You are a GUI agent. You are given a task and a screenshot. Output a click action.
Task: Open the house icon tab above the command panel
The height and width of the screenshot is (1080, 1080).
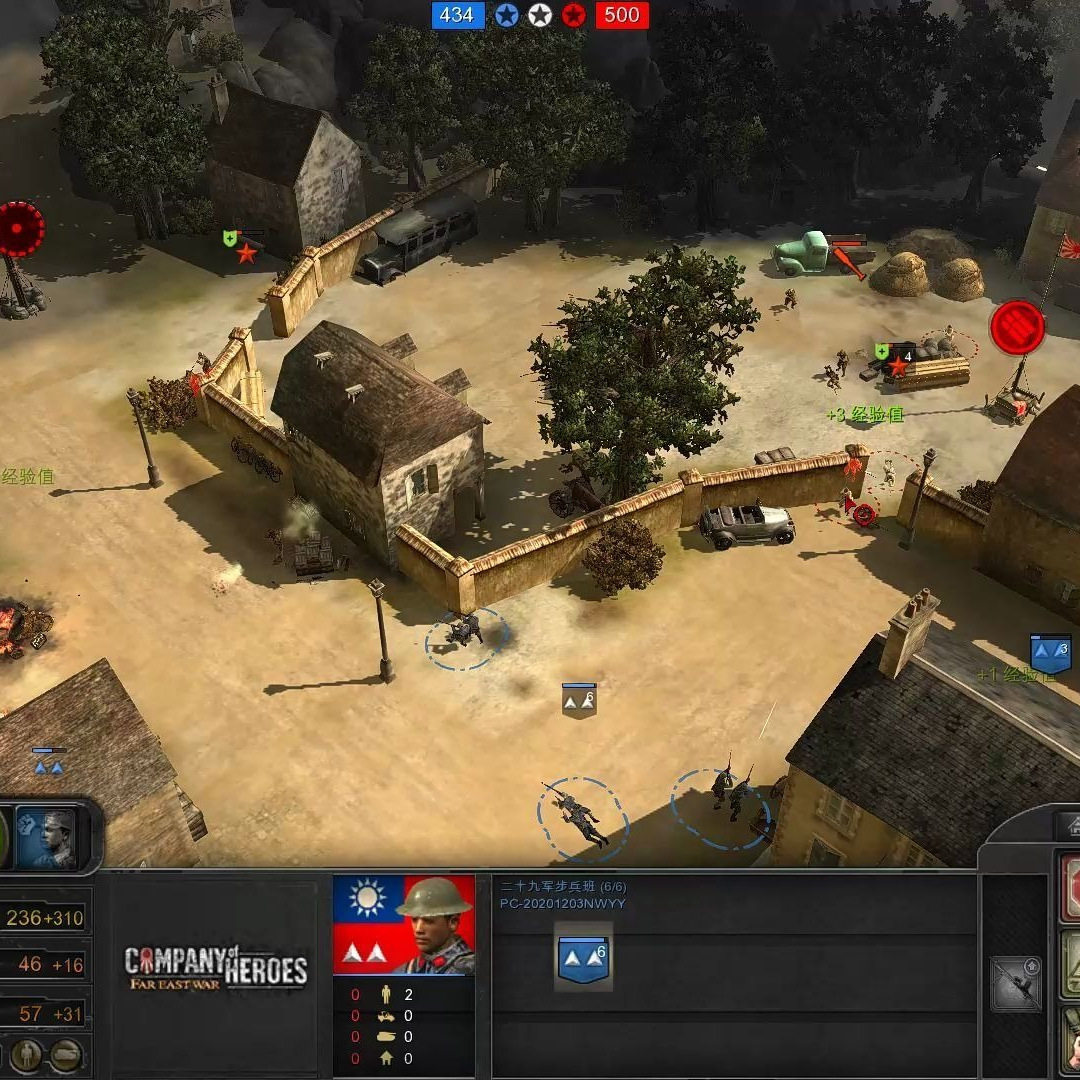tap(1068, 827)
